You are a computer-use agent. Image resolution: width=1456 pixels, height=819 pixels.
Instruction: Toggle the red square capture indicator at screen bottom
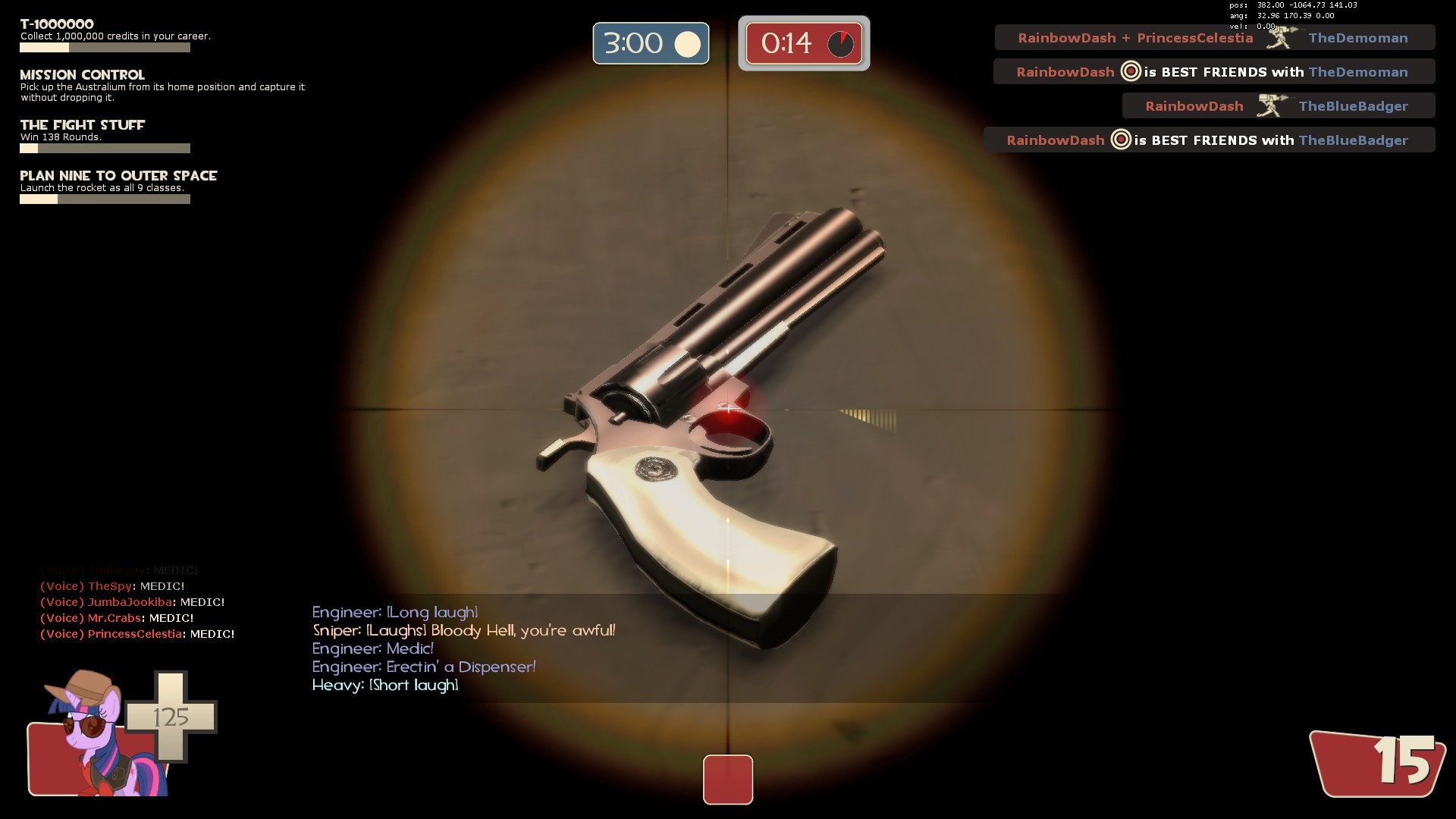click(x=728, y=780)
